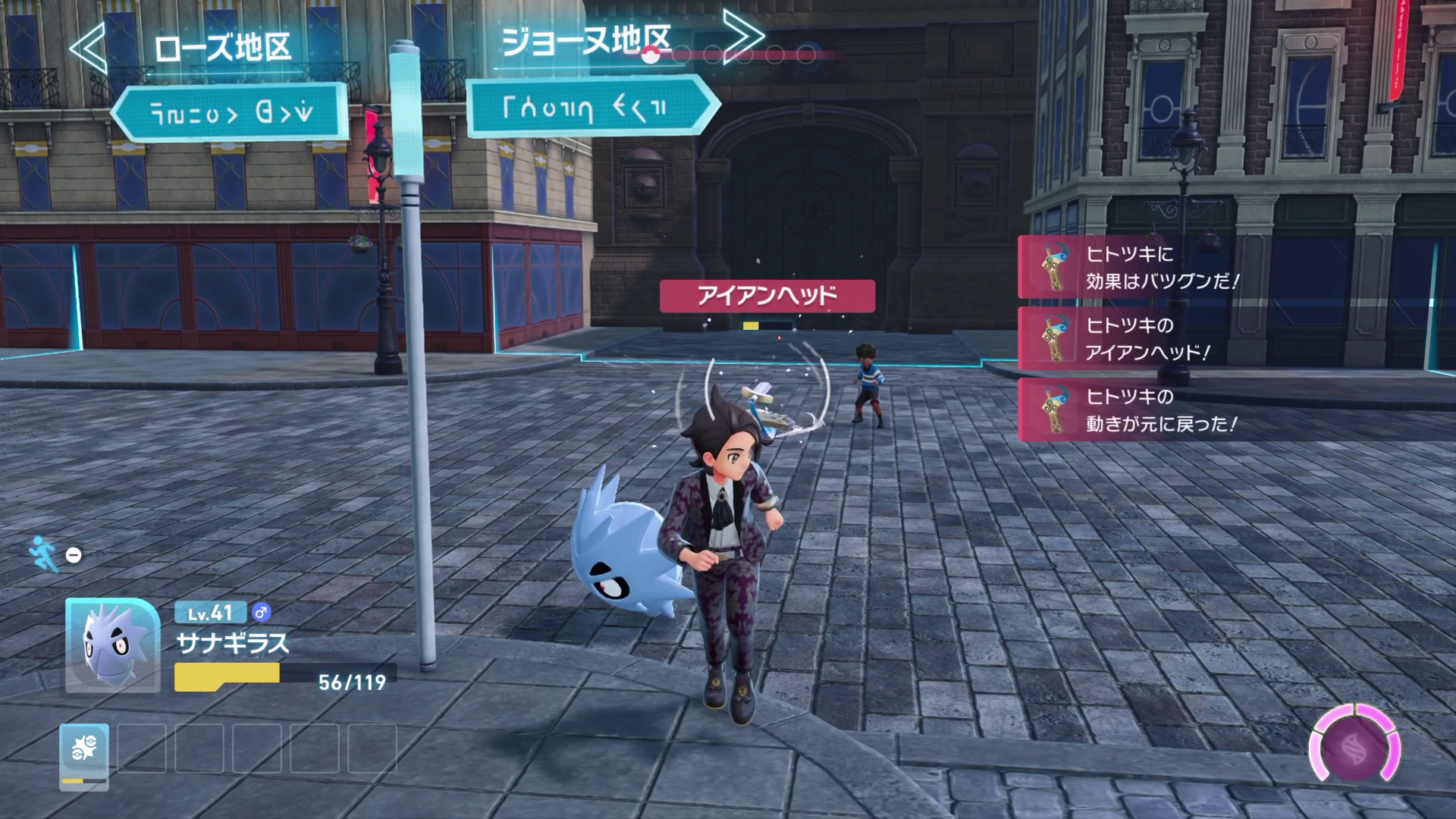The image size is (1456, 819).
Task: Select the サナギラス party portrait
Action: (x=112, y=645)
